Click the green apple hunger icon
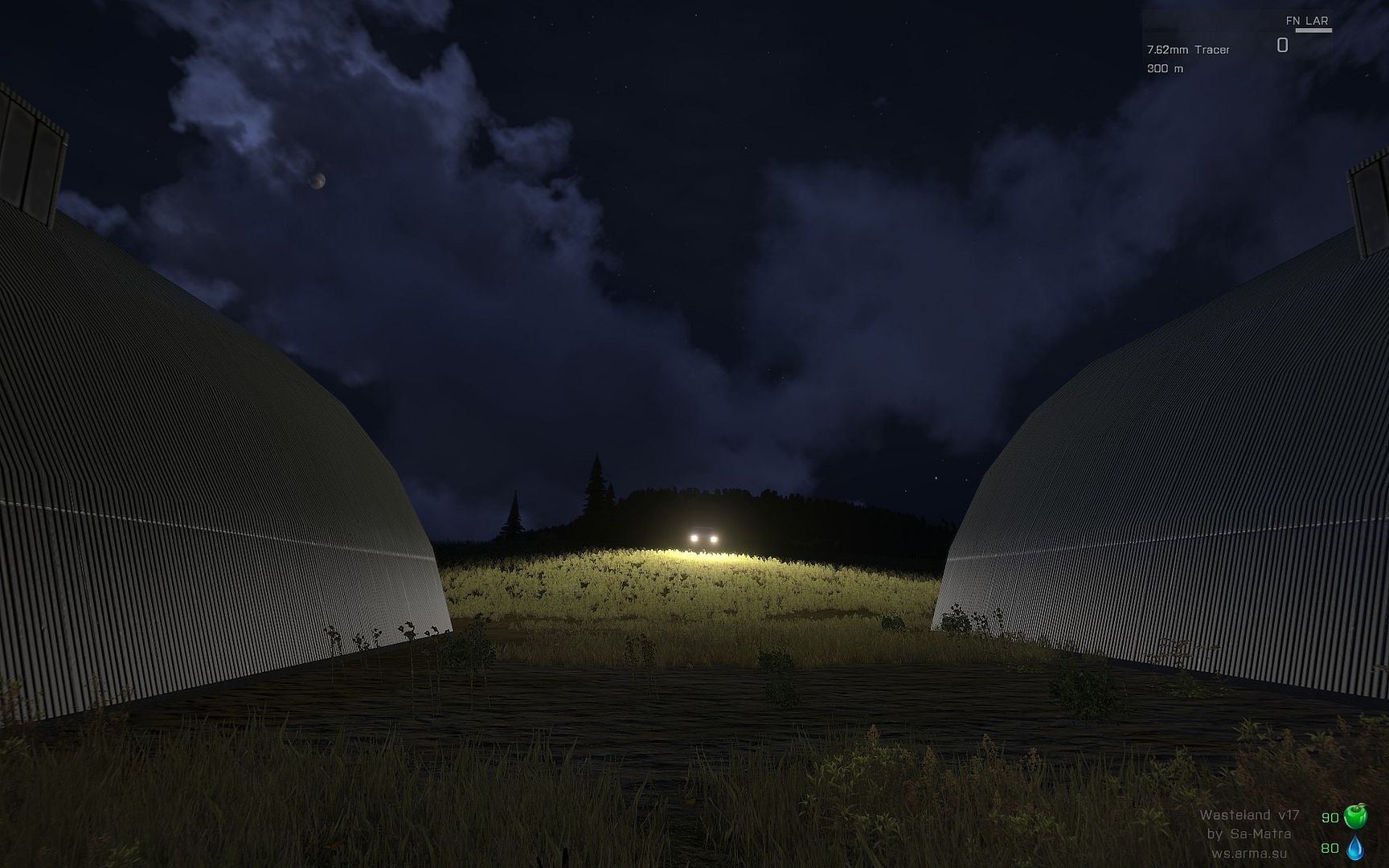 coord(1355,817)
